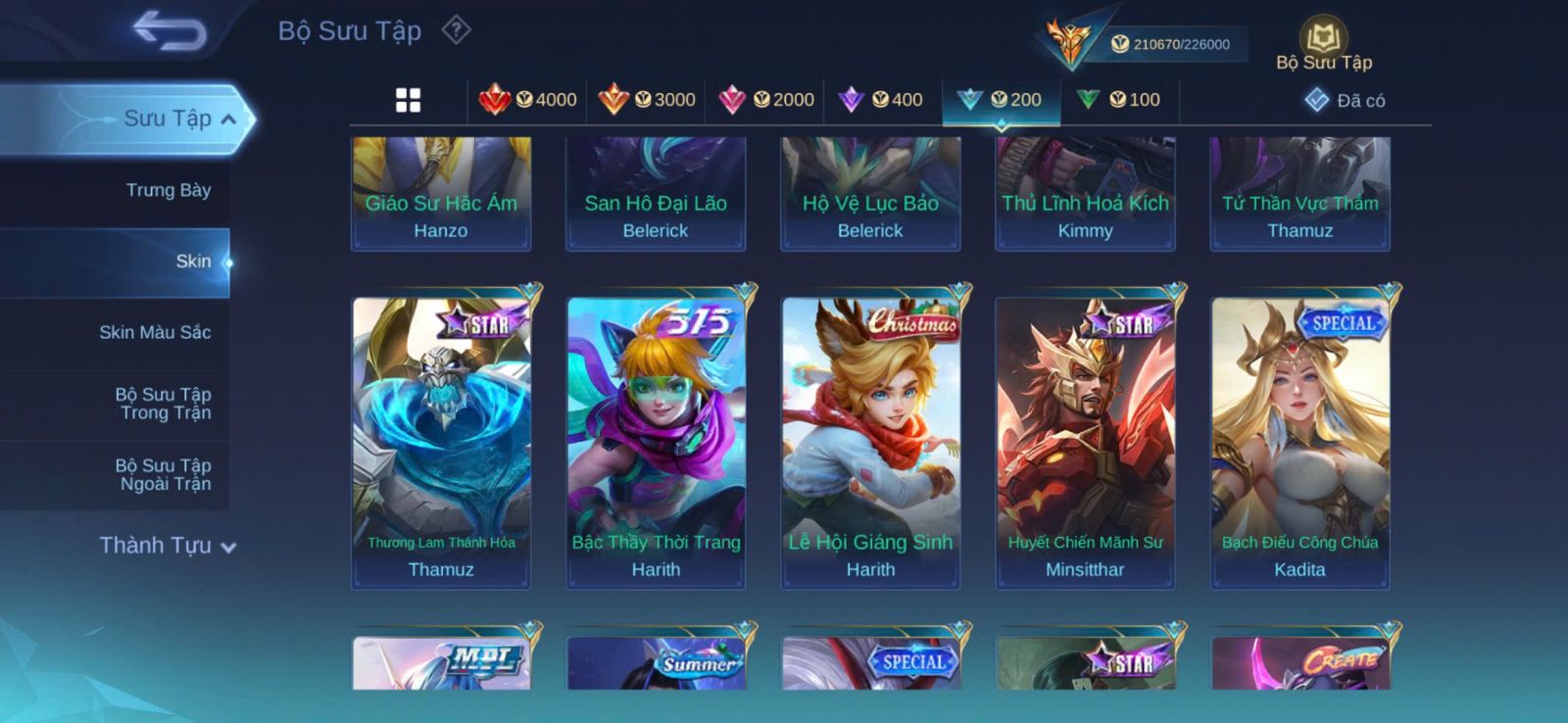1568x723 pixels.
Task: Collapse the Sưu Tập menu section
Action: point(228,120)
